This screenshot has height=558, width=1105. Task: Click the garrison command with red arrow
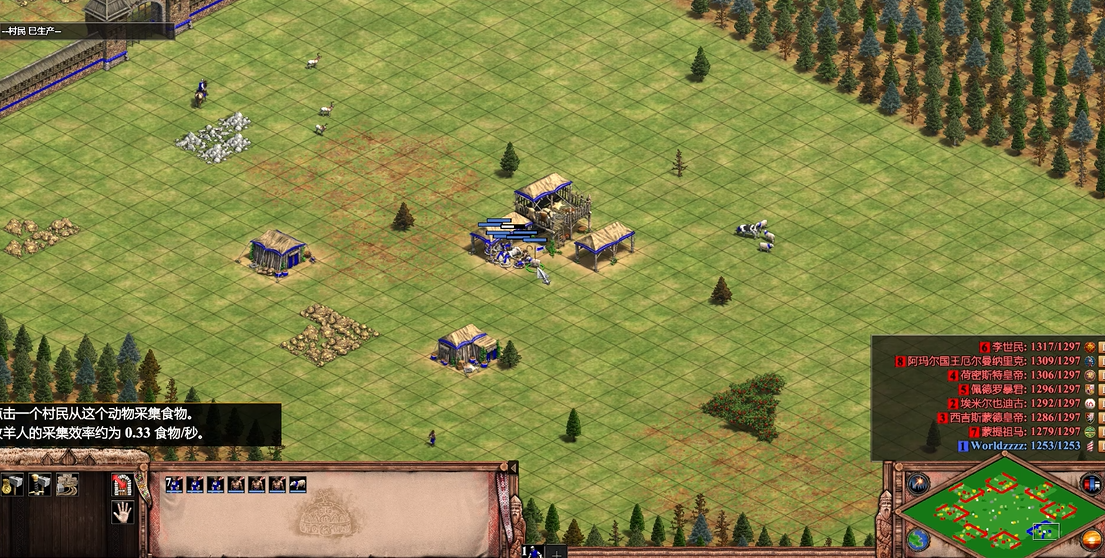[x=123, y=485]
